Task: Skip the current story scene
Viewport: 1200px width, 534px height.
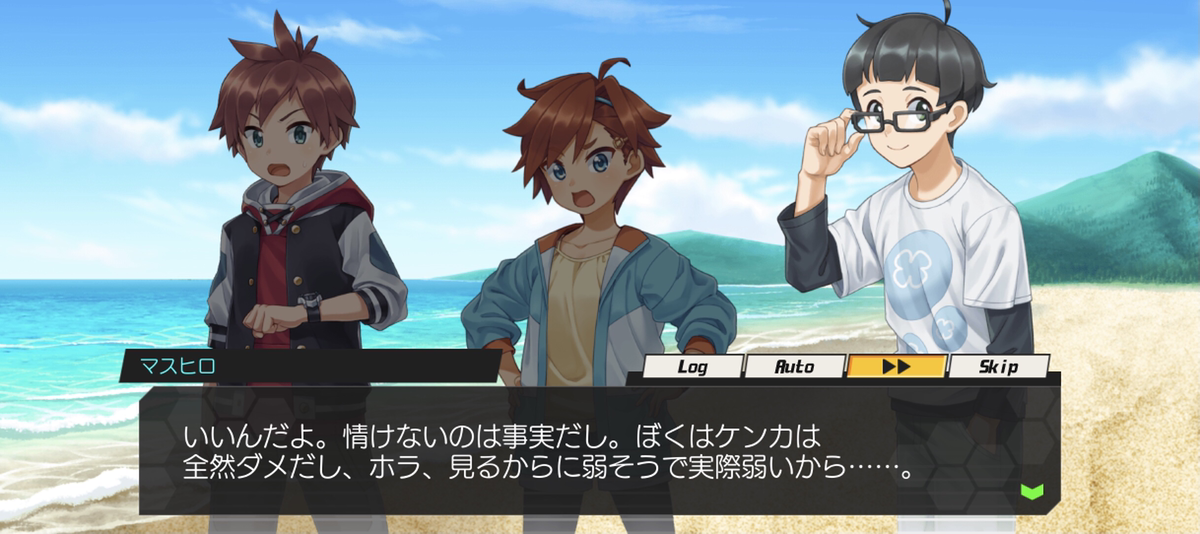Action: [x=998, y=367]
